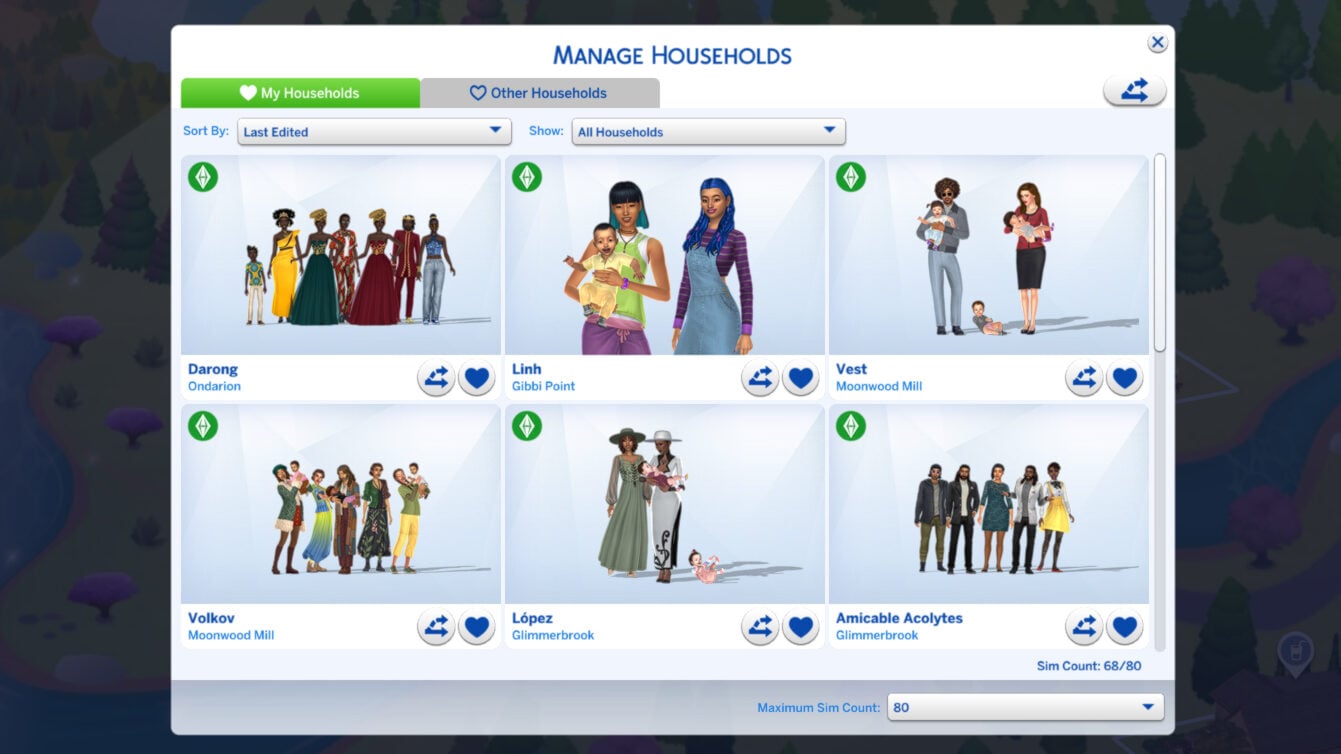Open the Sort By dropdown
This screenshot has height=754, width=1341.
[x=374, y=131]
